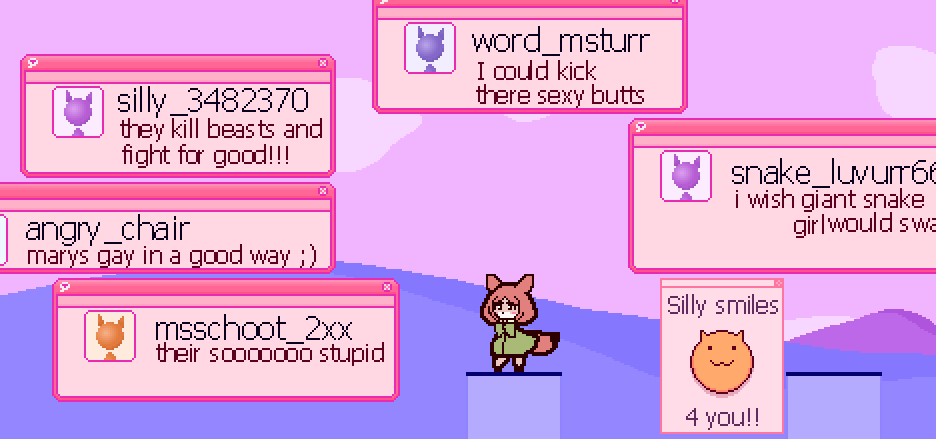The width and height of the screenshot is (936, 439).
Task: Close the silly_3482370 chat popup
Action: [322, 62]
